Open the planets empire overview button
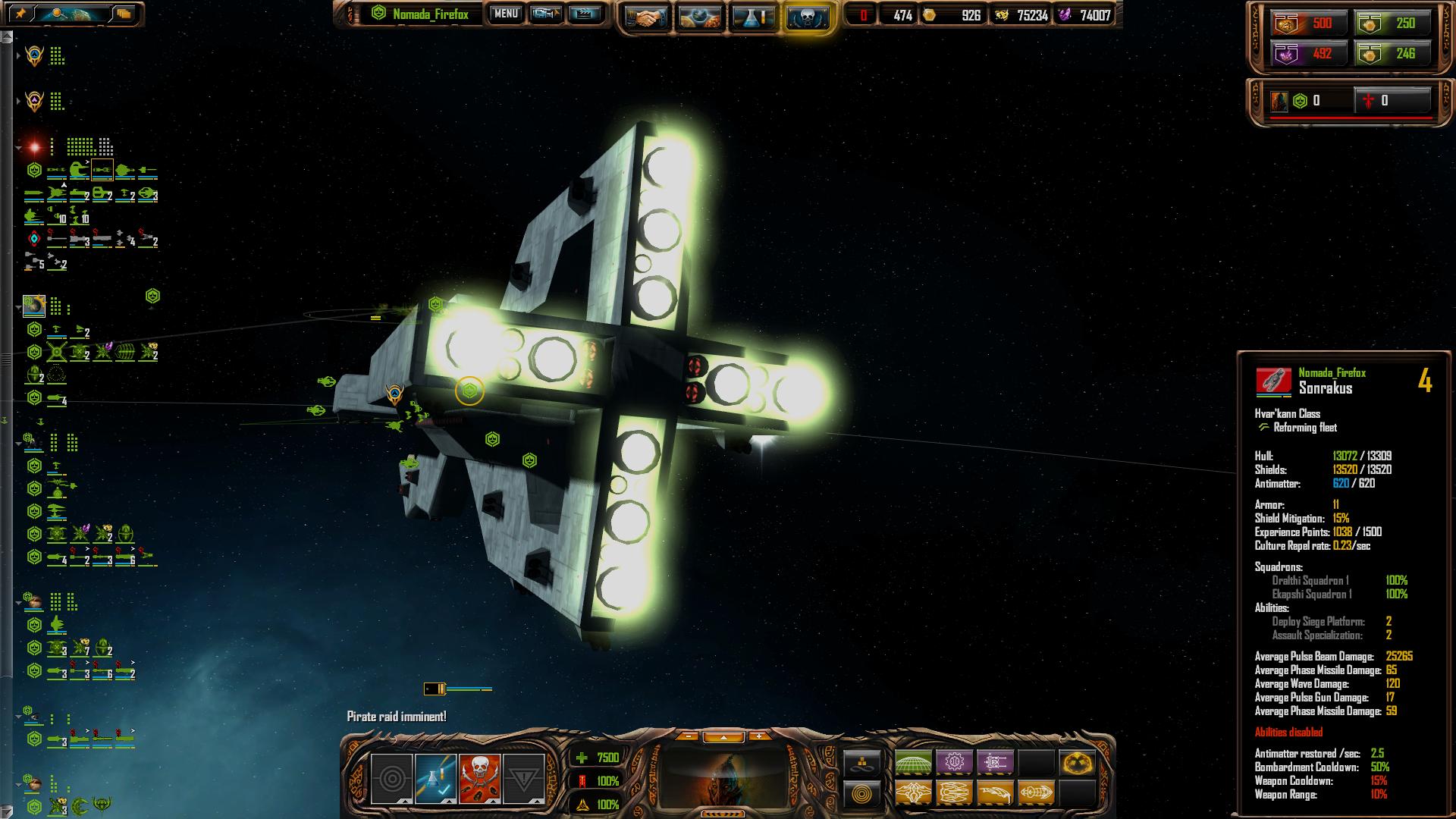 click(700, 17)
